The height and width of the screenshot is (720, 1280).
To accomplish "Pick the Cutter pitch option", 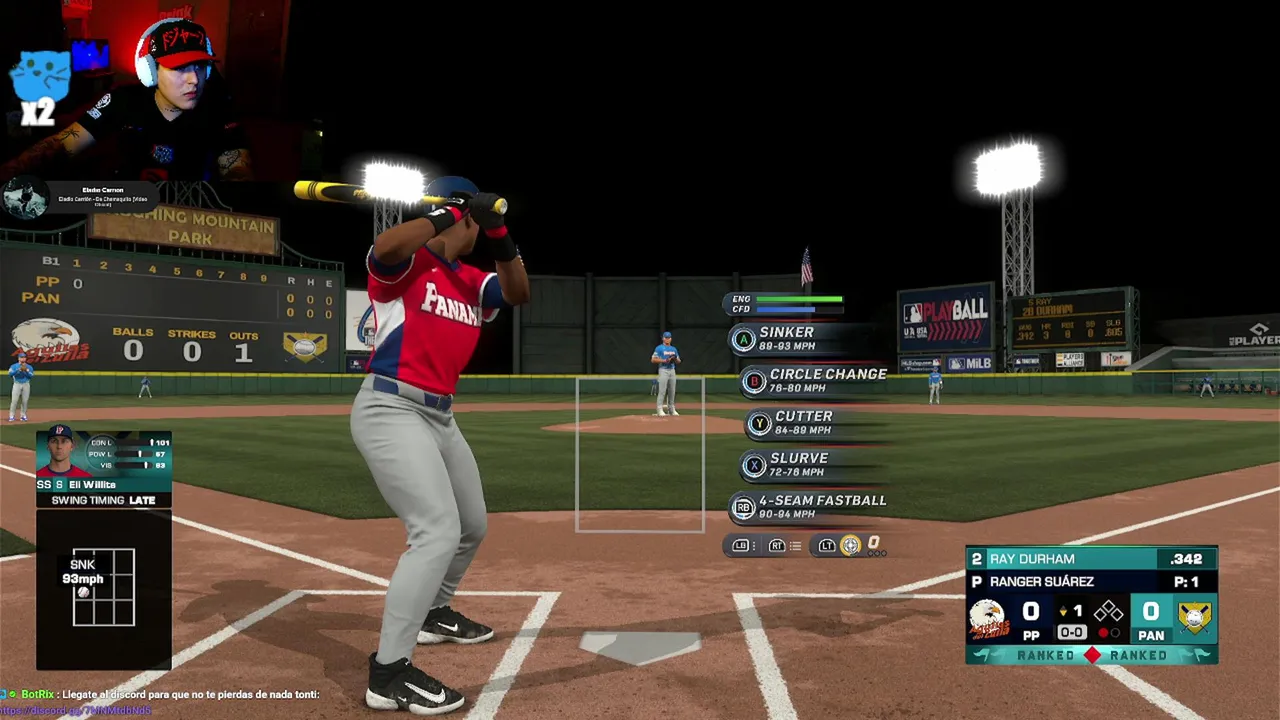I will [x=802, y=422].
